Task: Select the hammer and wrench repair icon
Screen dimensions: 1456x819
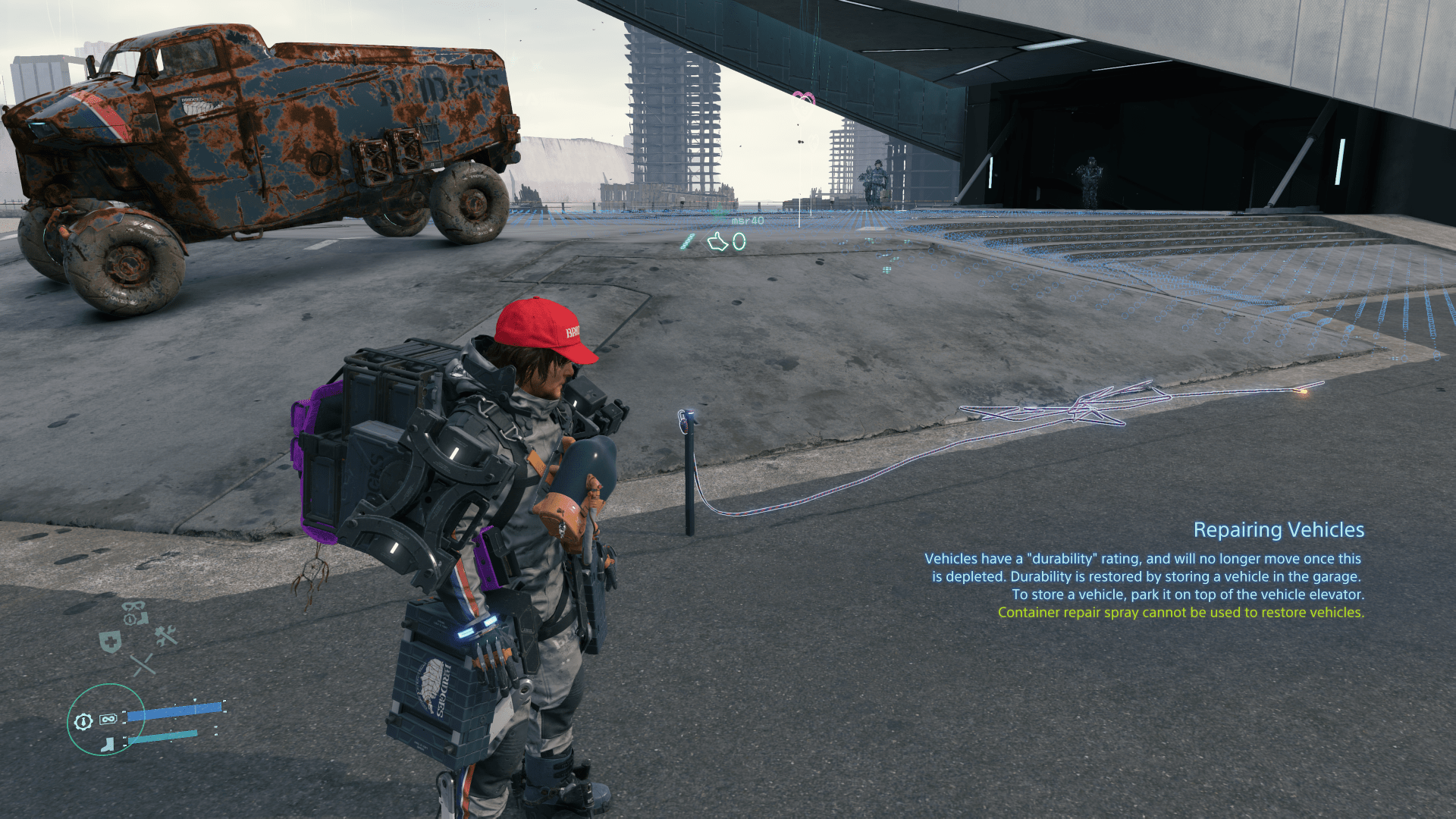Action: (x=165, y=635)
